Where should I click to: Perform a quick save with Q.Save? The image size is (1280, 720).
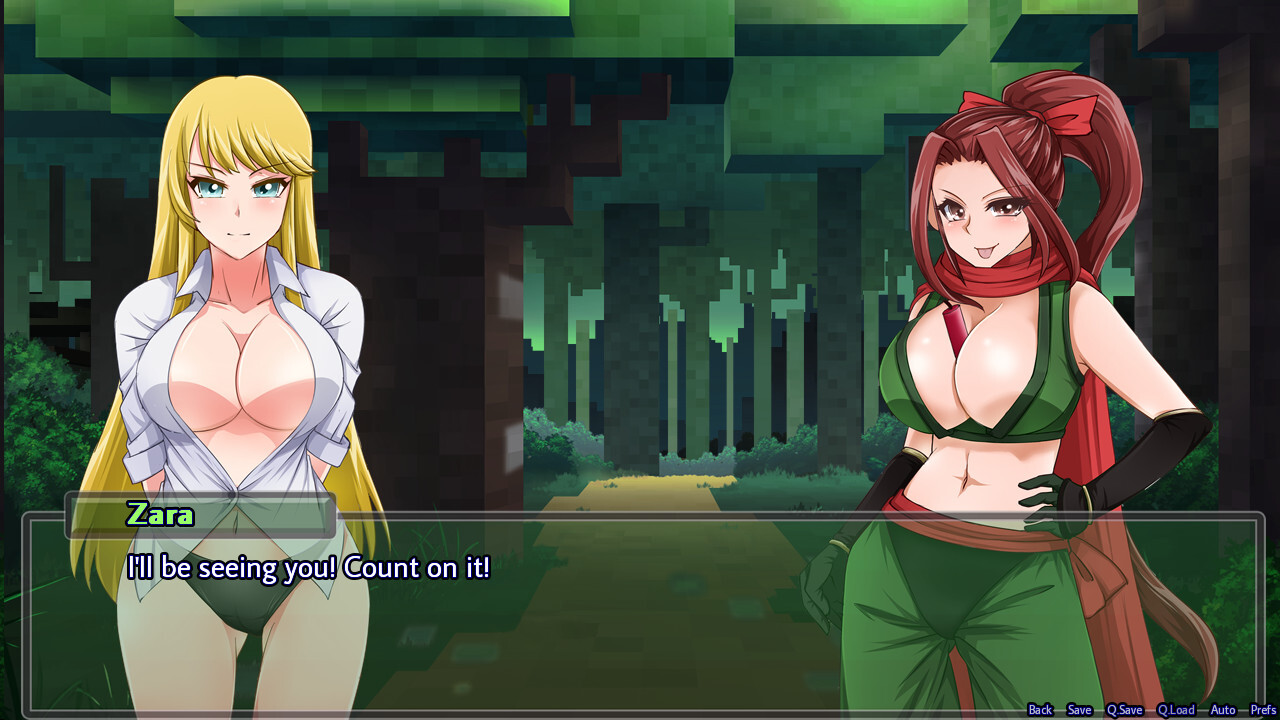[x=1123, y=709]
